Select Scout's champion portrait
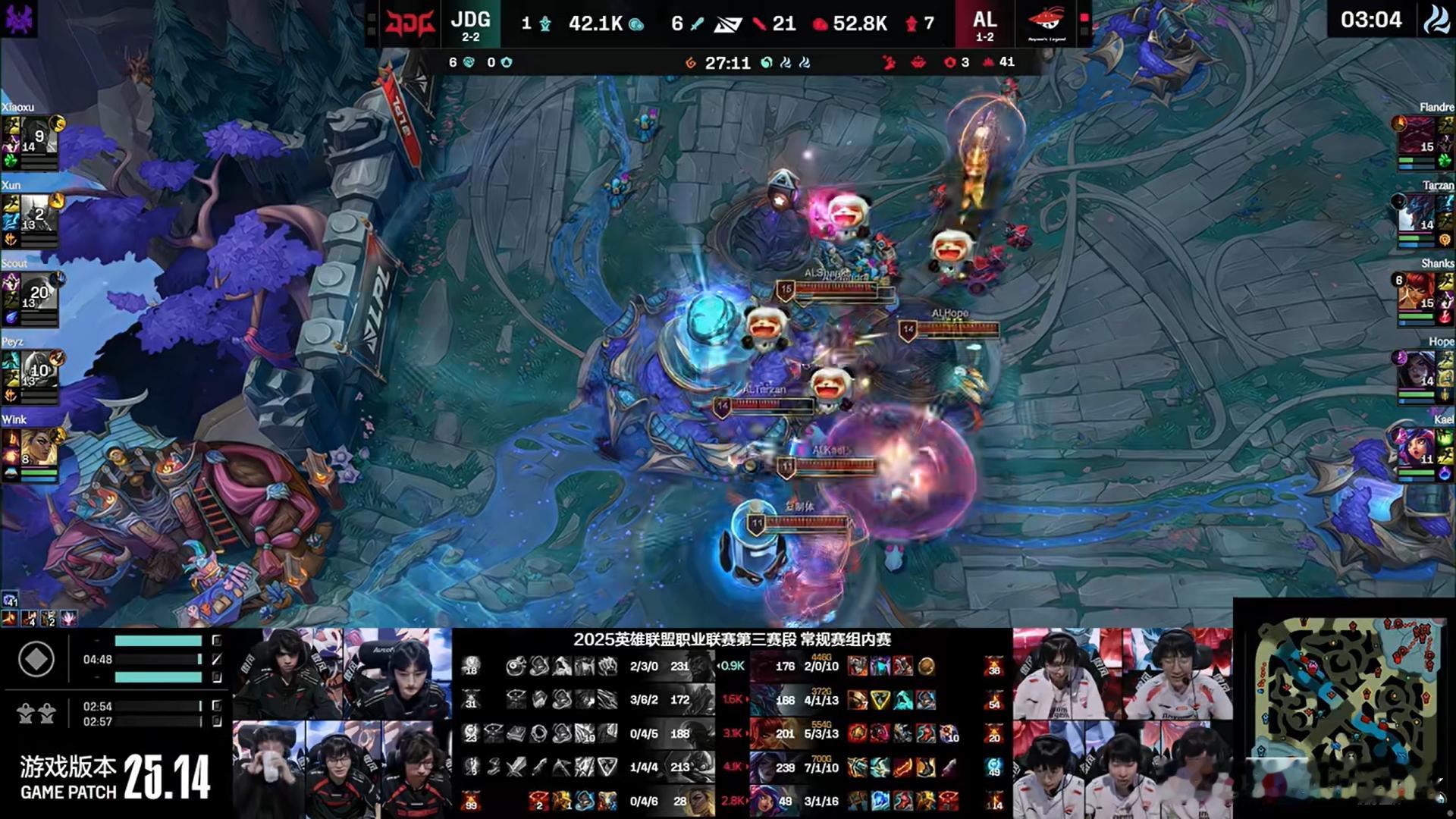The image size is (1456, 819). [39, 293]
